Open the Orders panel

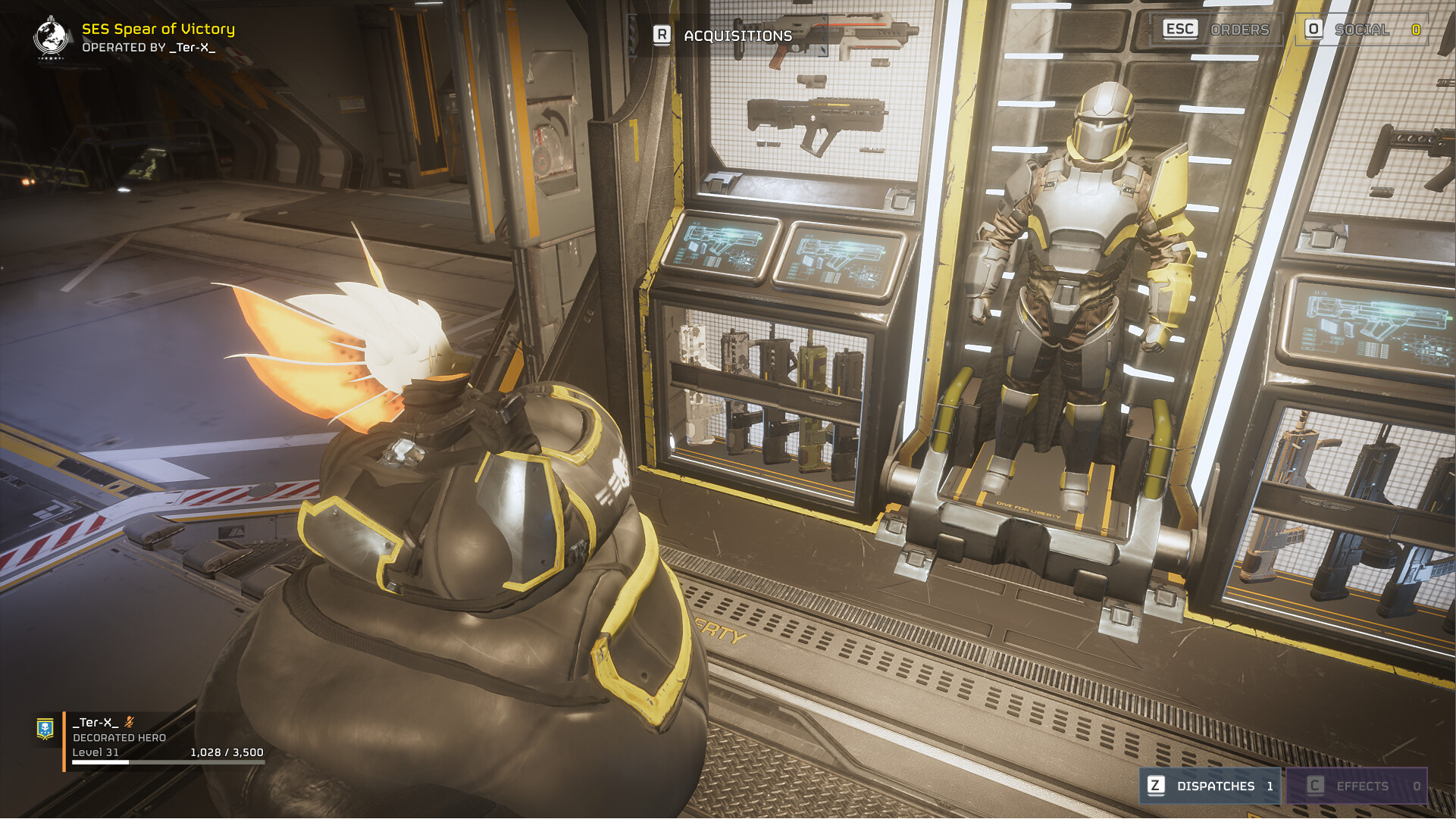1216,30
